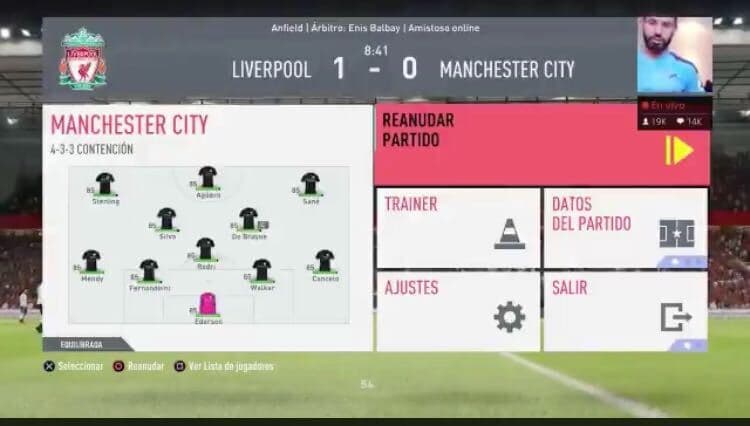Choose the Salir exit tile
This screenshot has height=426, width=750.
(x=625, y=311)
